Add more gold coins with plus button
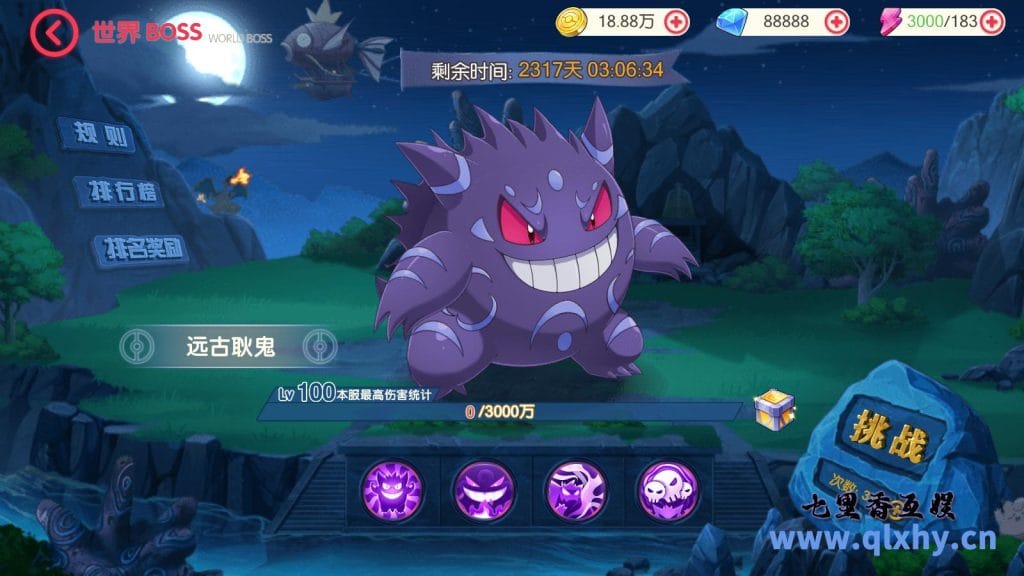Screen dimensions: 1024x576 pos(676,22)
